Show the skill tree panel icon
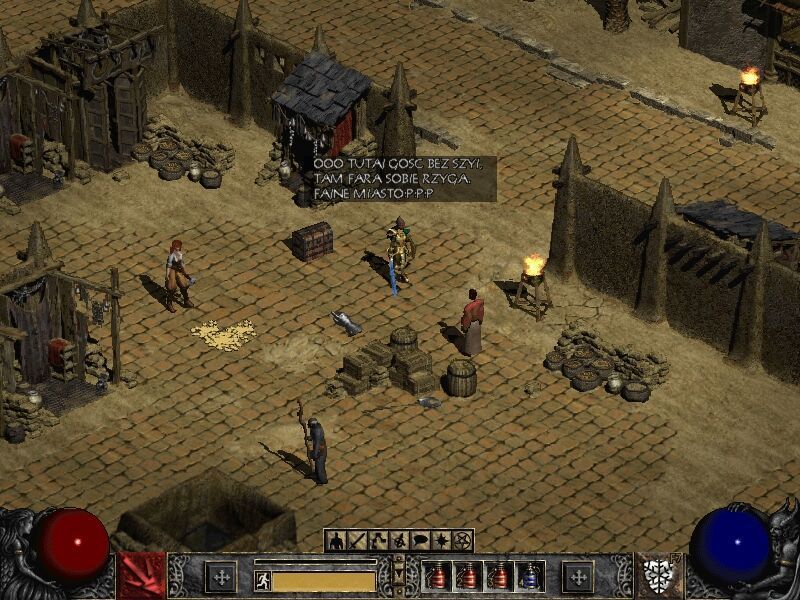This screenshot has height=600, width=800. (x=378, y=541)
